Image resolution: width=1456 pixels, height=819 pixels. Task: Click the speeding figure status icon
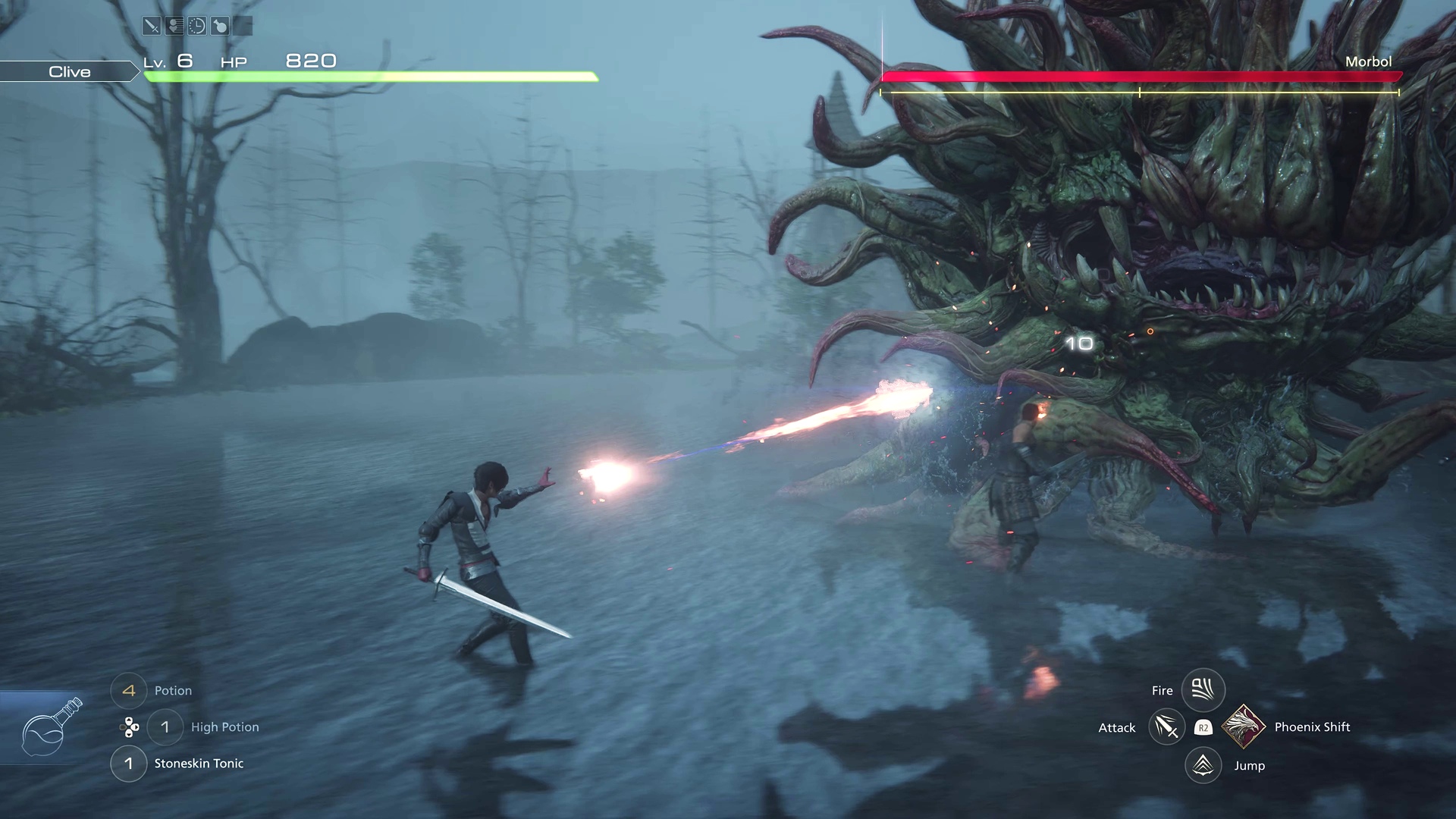pos(174,27)
